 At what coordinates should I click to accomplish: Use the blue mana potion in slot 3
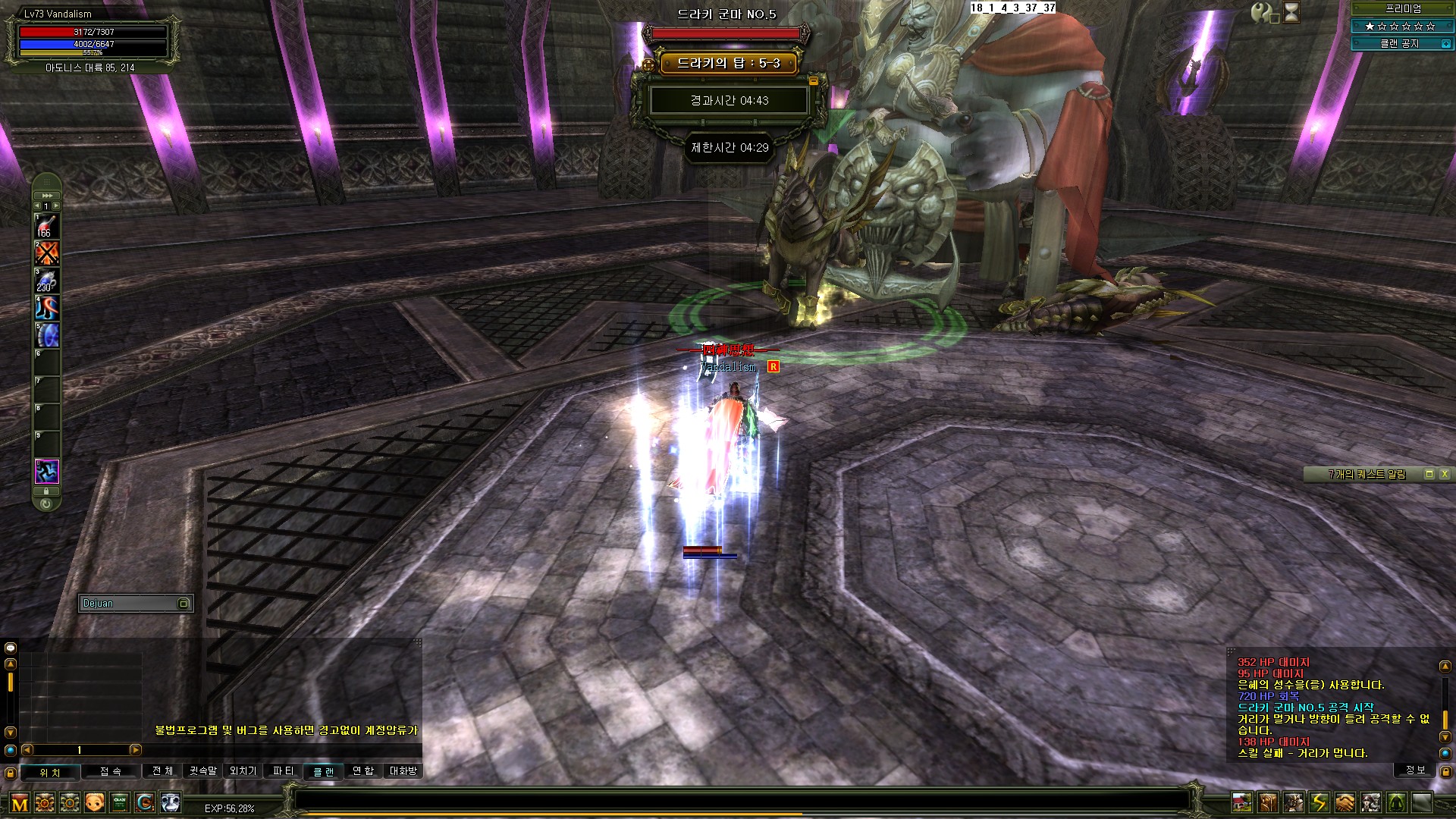(46, 281)
